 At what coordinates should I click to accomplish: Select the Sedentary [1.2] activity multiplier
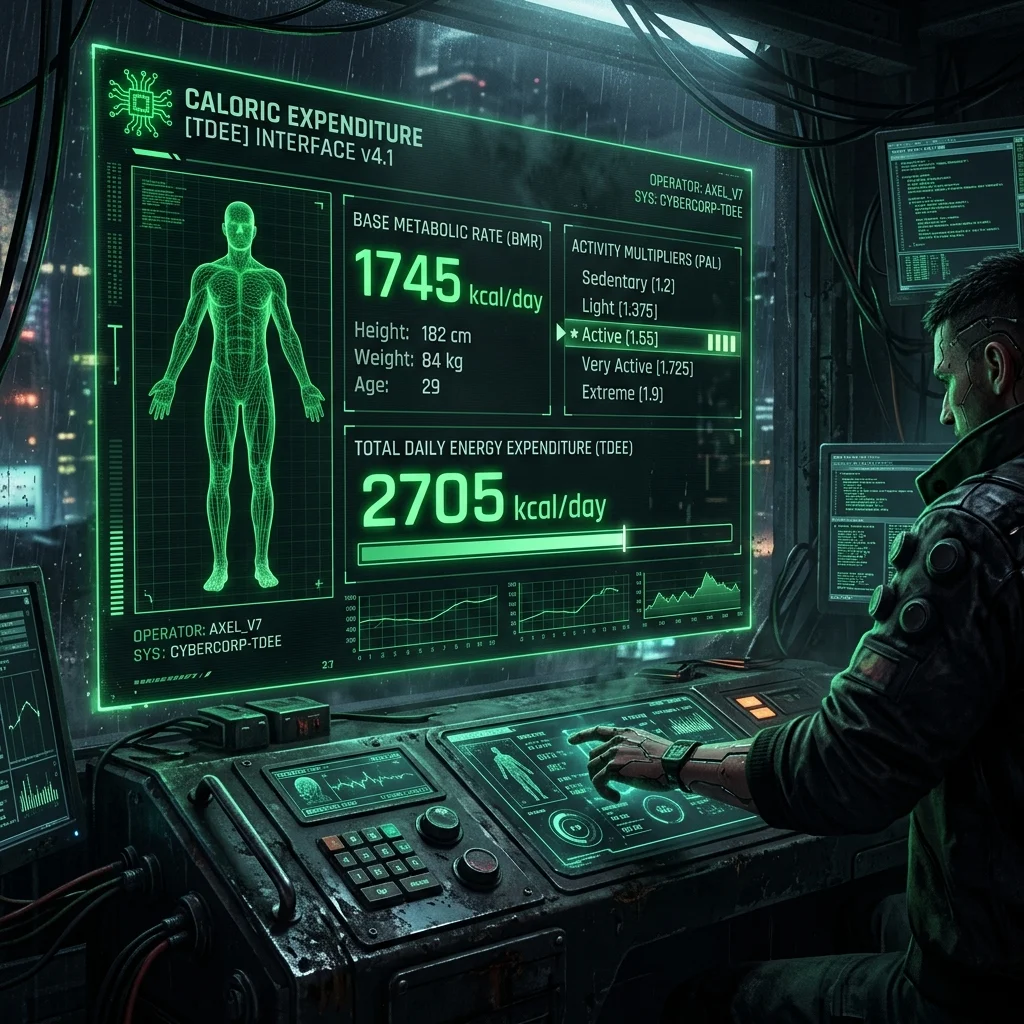[x=628, y=284]
